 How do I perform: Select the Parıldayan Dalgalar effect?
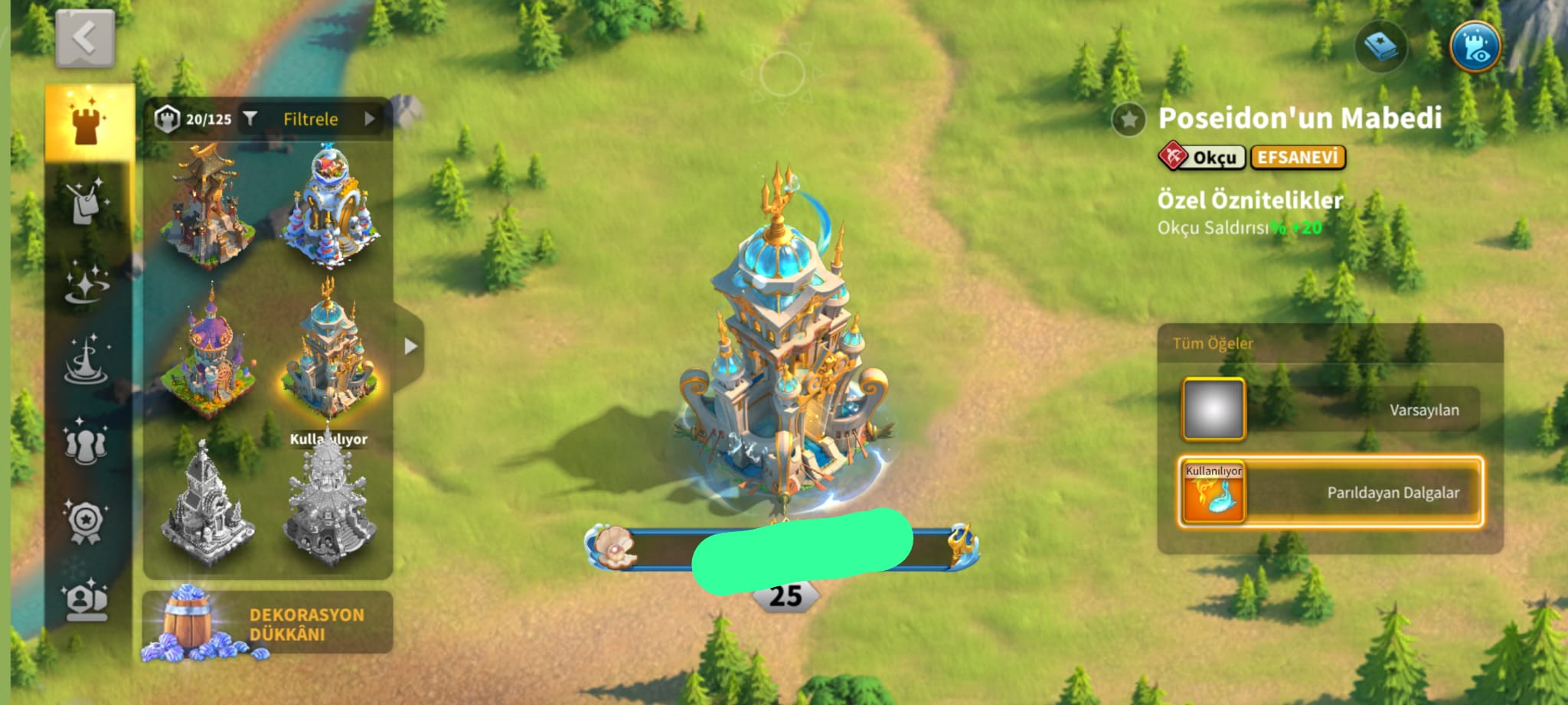point(1330,492)
